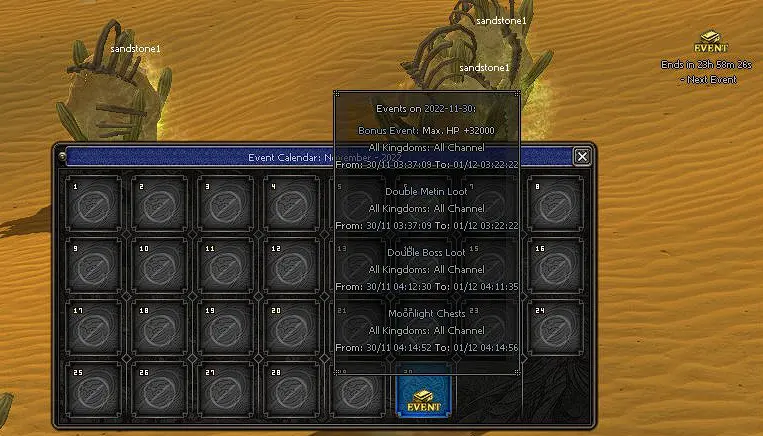Click calendar day 11
763x436 pixels.
click(225, 266)
